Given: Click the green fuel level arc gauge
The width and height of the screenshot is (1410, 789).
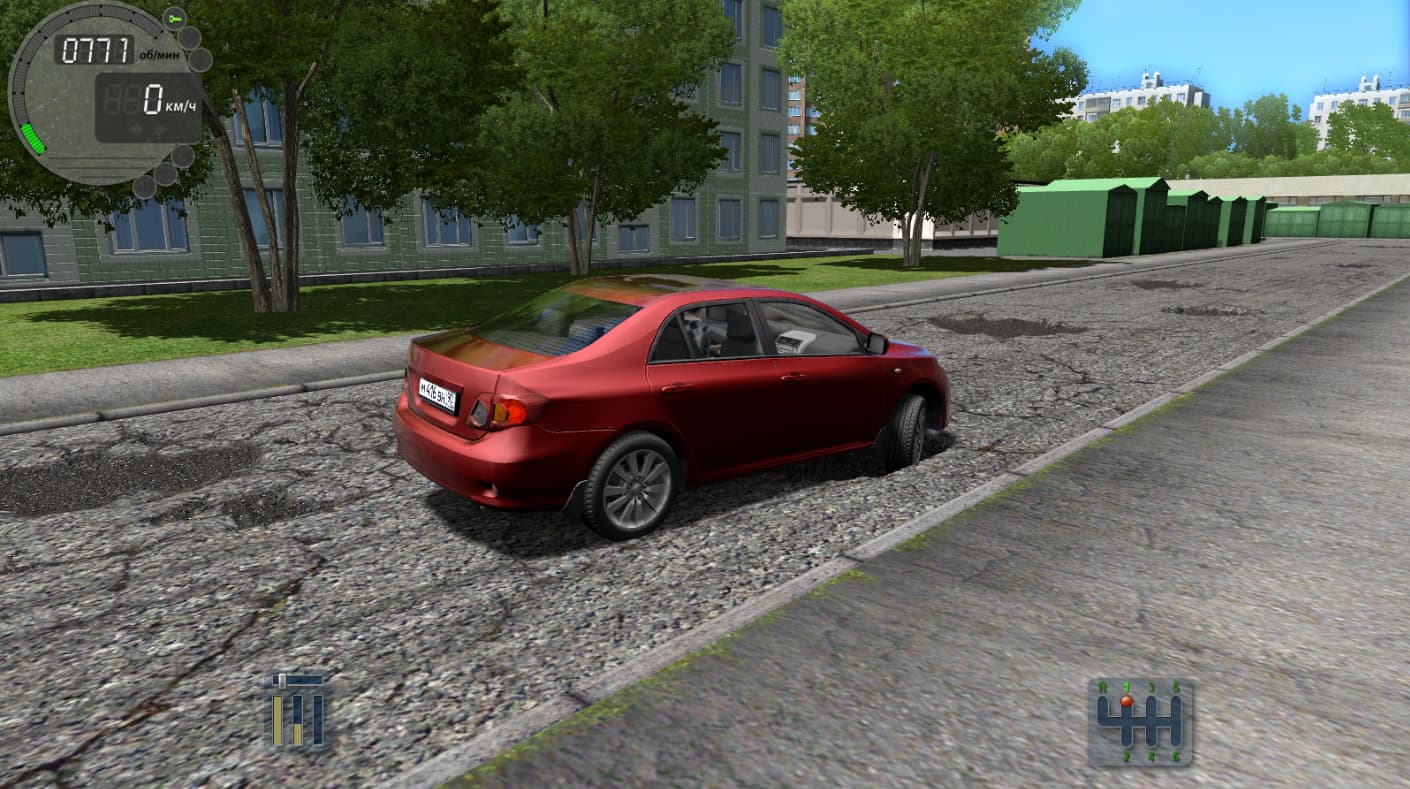Looking at the screenshot, I should 32,135.
